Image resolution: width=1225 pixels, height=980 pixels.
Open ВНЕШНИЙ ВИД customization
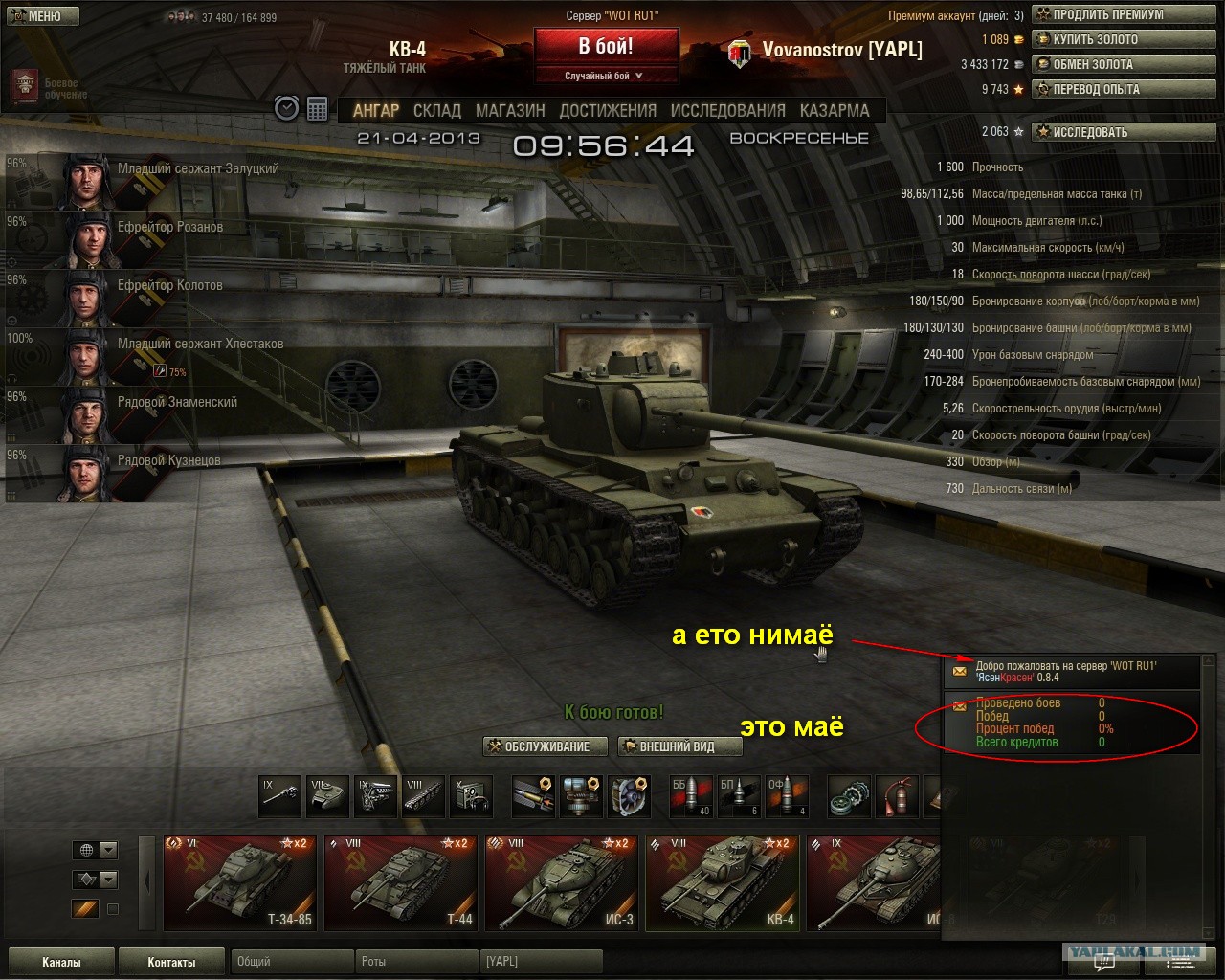678,746
